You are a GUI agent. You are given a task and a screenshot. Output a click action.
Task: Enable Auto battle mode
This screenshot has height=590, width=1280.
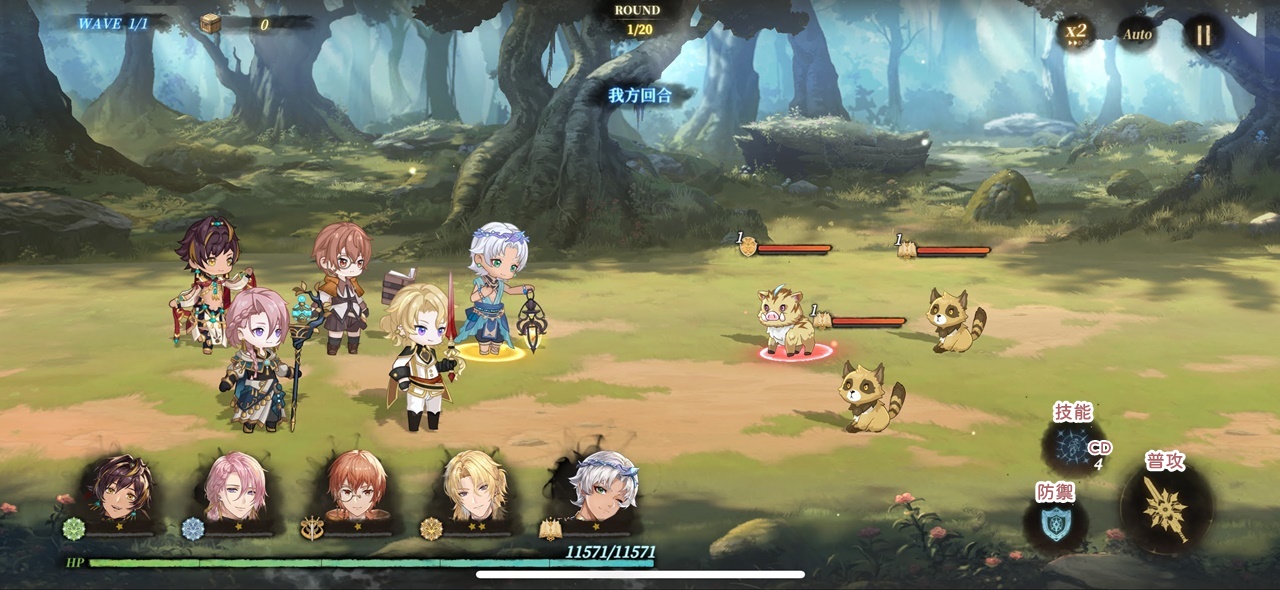pyautogui.click(x=1137, y=34)
